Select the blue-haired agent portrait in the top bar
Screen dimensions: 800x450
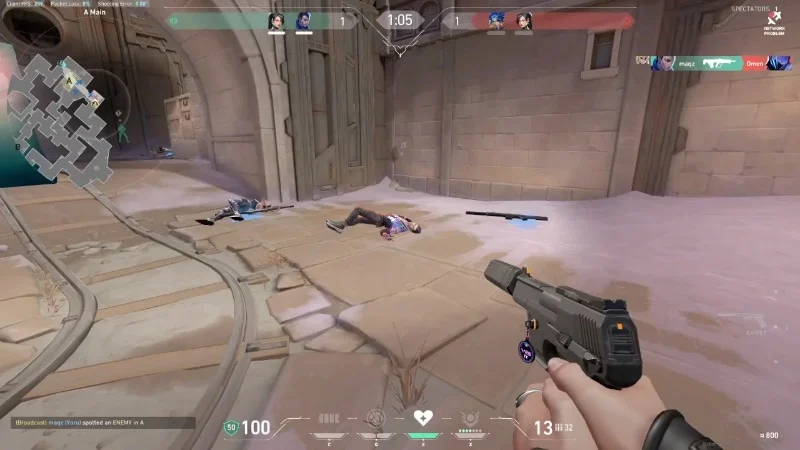tap(496, 20)
